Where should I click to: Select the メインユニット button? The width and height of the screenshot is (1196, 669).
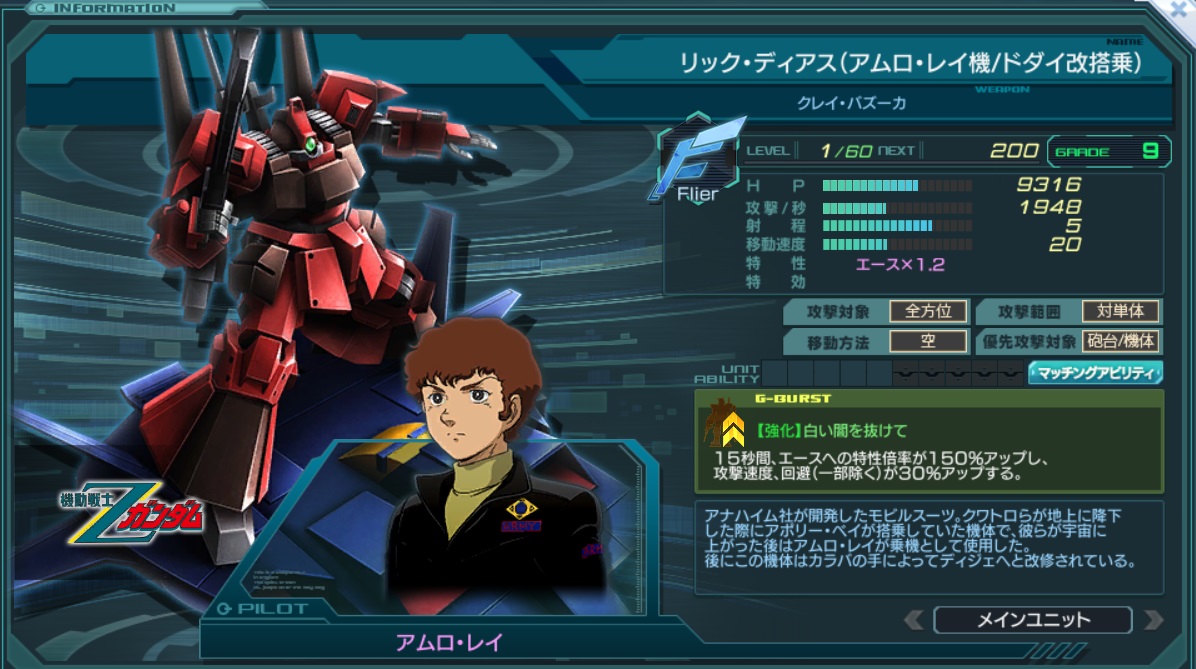[1033, 620]
